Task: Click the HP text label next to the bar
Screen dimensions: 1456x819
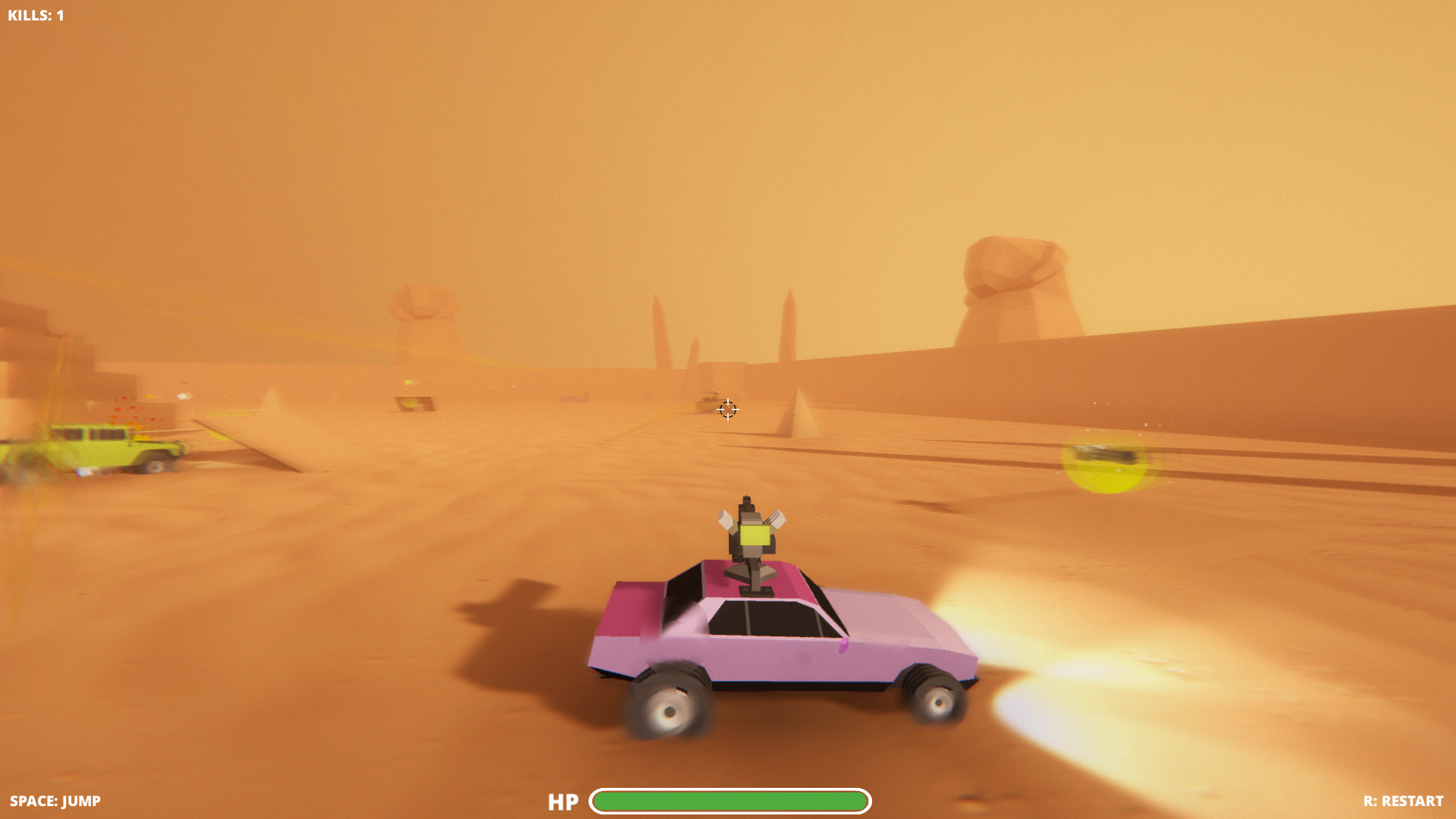Action: coord(563,801)
